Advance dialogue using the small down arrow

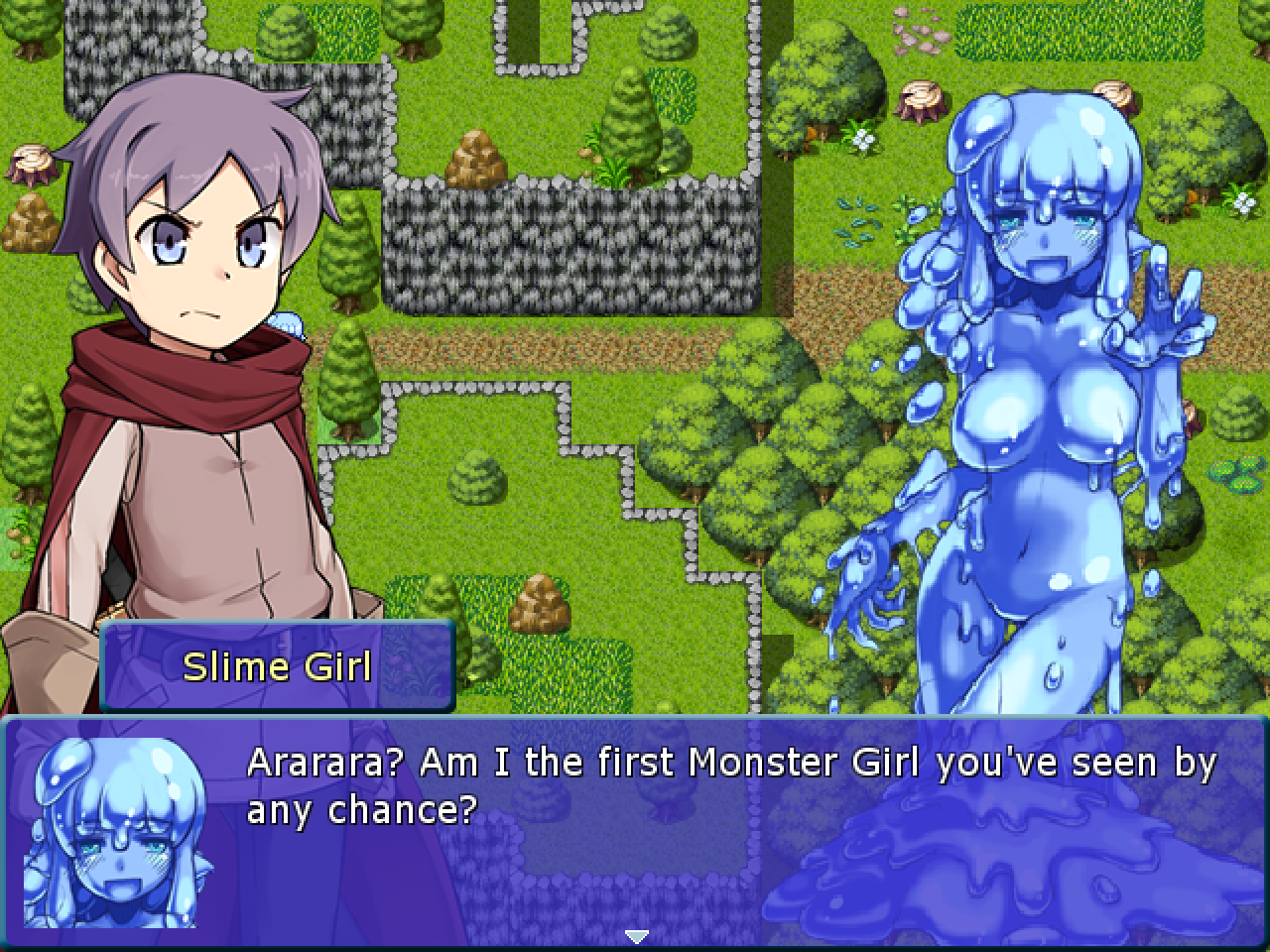[x=636, y=935]
